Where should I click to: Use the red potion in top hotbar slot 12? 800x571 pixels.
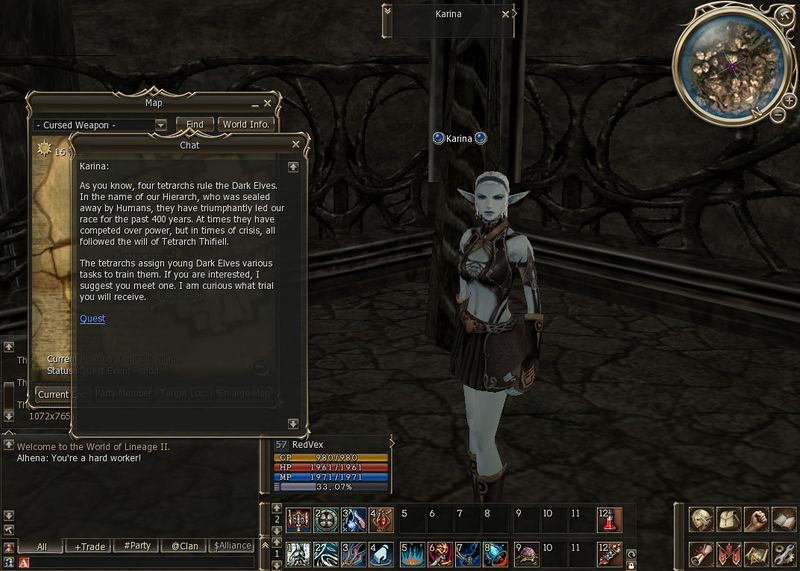coord(609,520)
